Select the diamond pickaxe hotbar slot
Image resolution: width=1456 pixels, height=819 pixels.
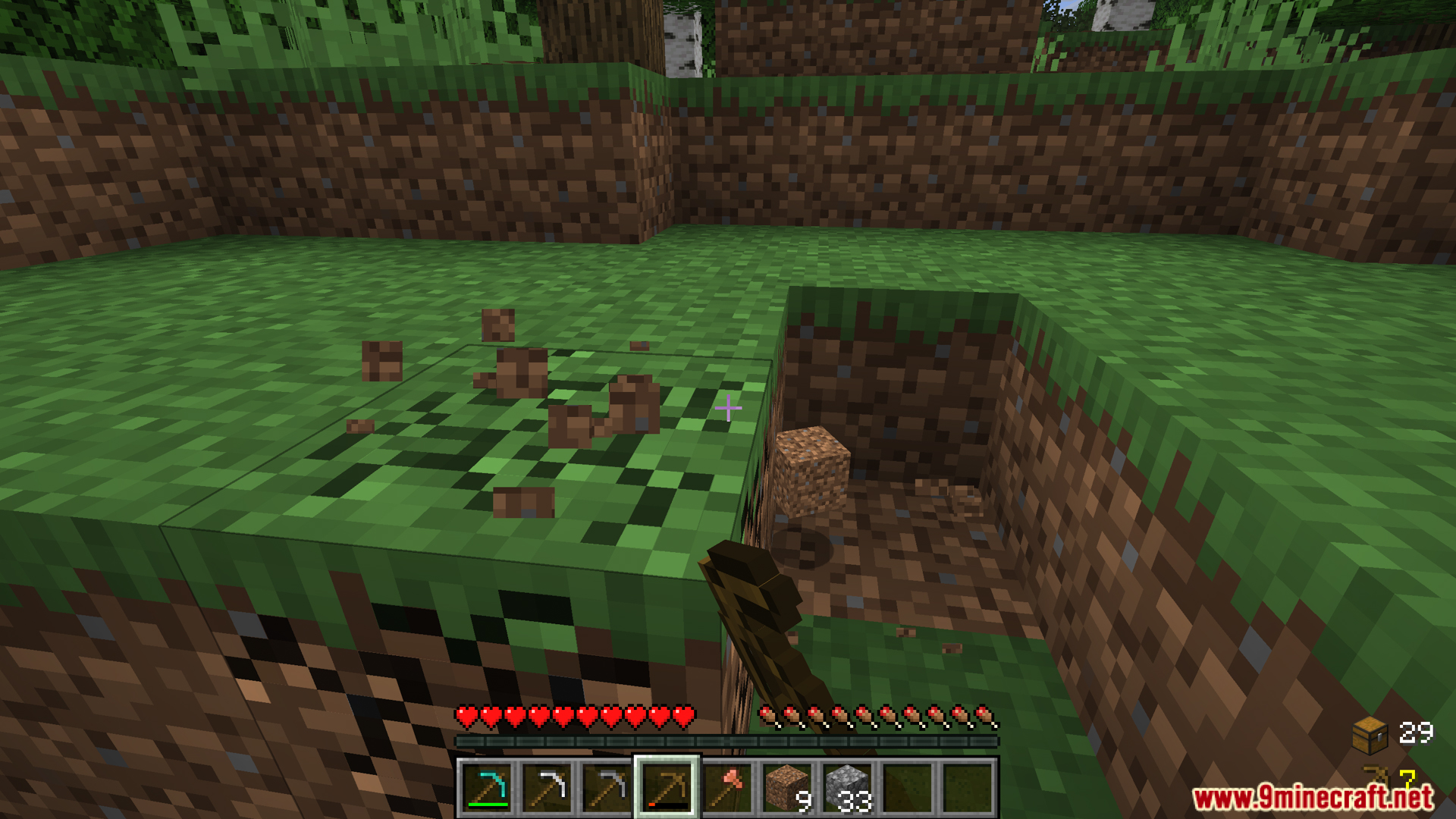click(x=486, y=788)
